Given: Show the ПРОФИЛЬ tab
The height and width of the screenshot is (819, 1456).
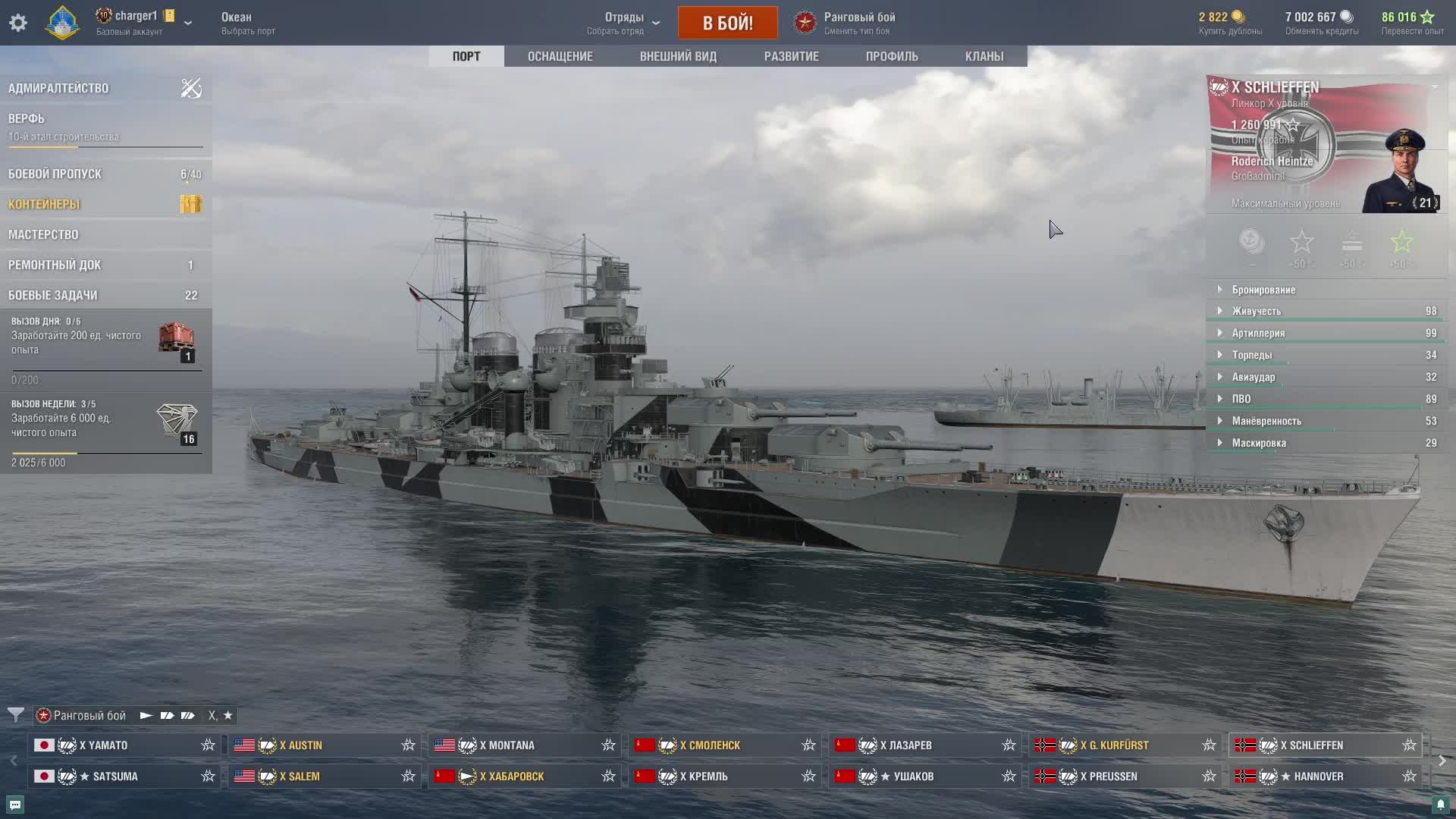Looking at the screenshot, I should coord(892,56).
